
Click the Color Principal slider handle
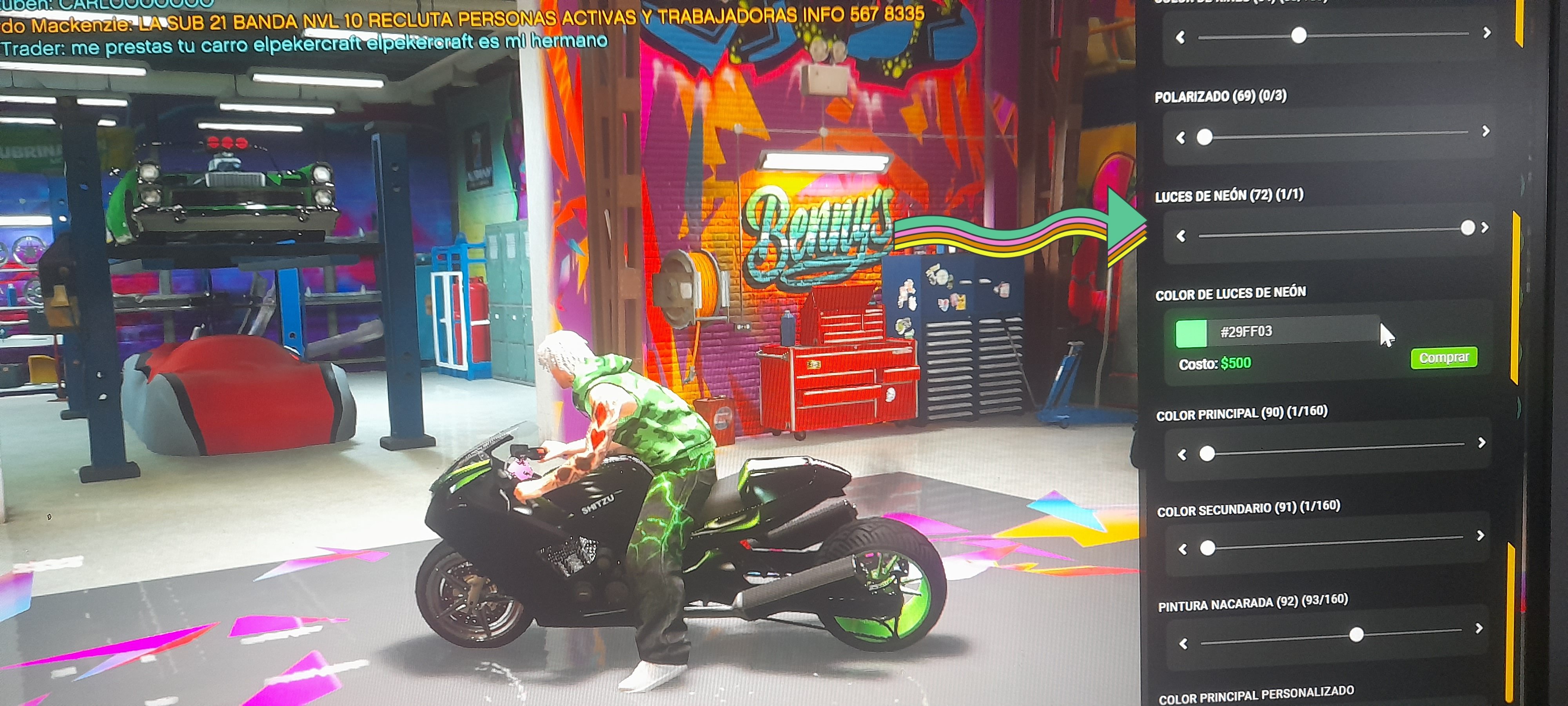pos(1207,453)
